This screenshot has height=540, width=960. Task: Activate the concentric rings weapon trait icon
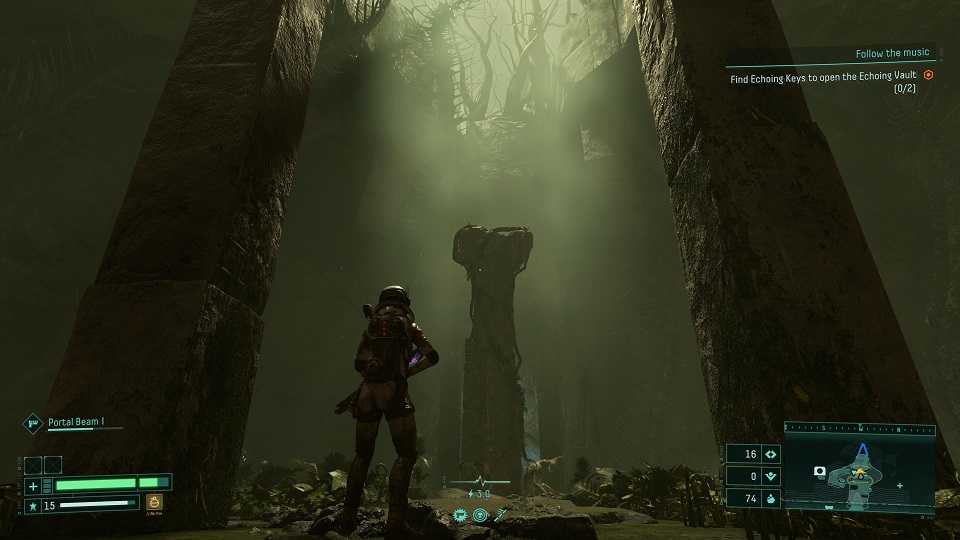tap(482, 515)
